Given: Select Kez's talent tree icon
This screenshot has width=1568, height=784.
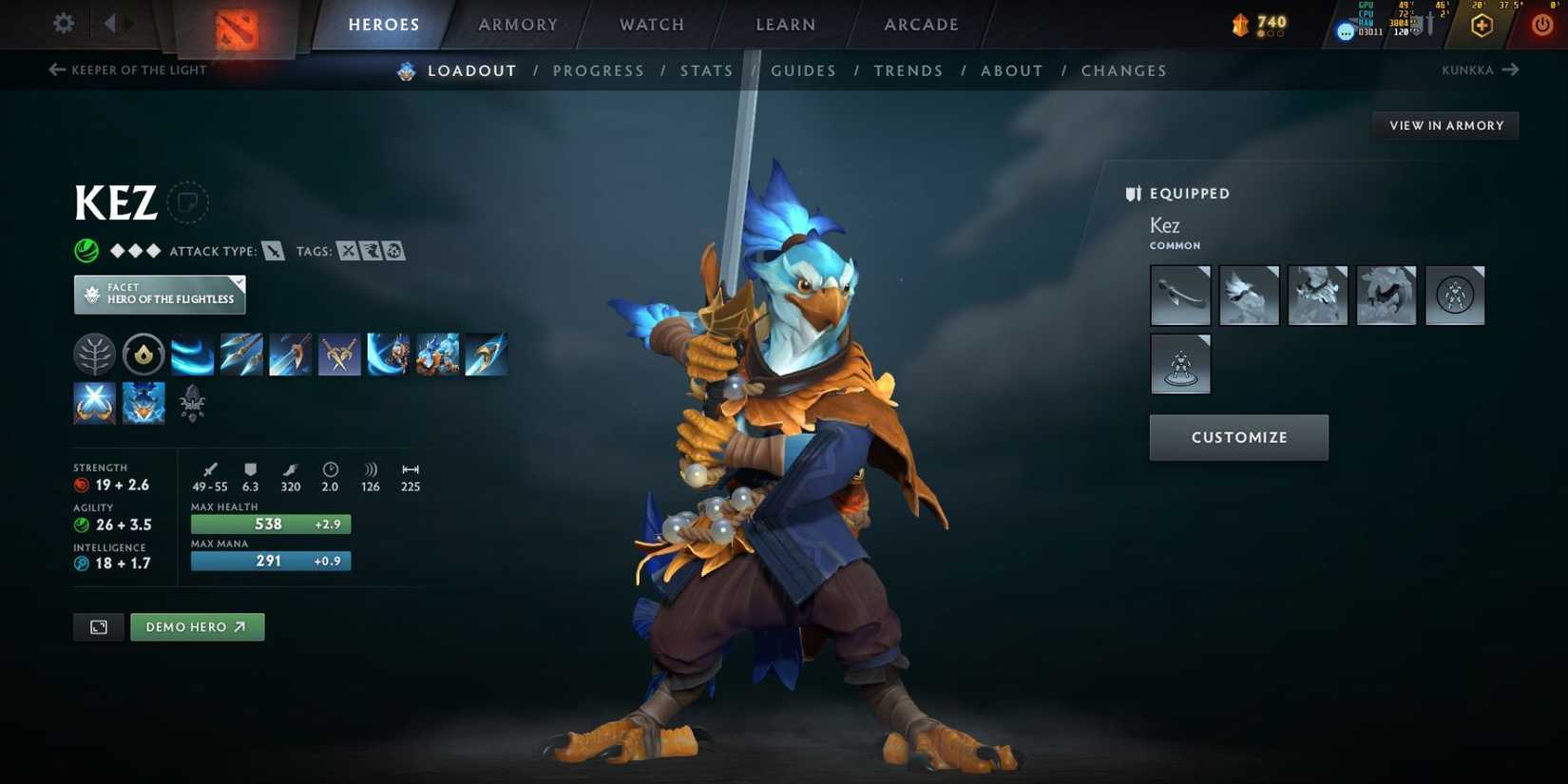Looking at the screenshot, I should click(94, 354).
